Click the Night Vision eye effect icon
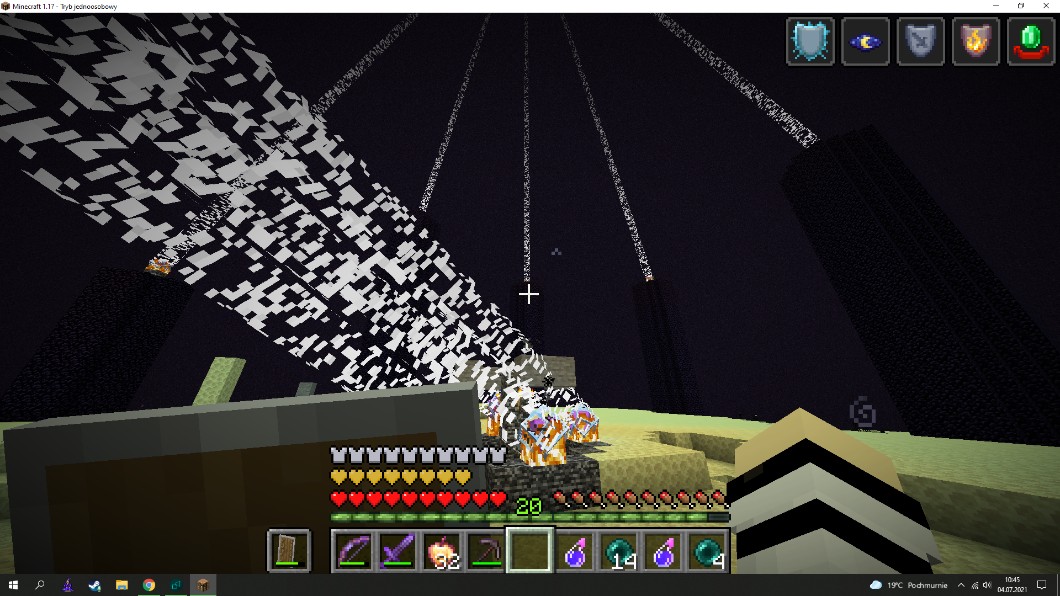This screenshot has width=1060, height=596. [865, 42]
